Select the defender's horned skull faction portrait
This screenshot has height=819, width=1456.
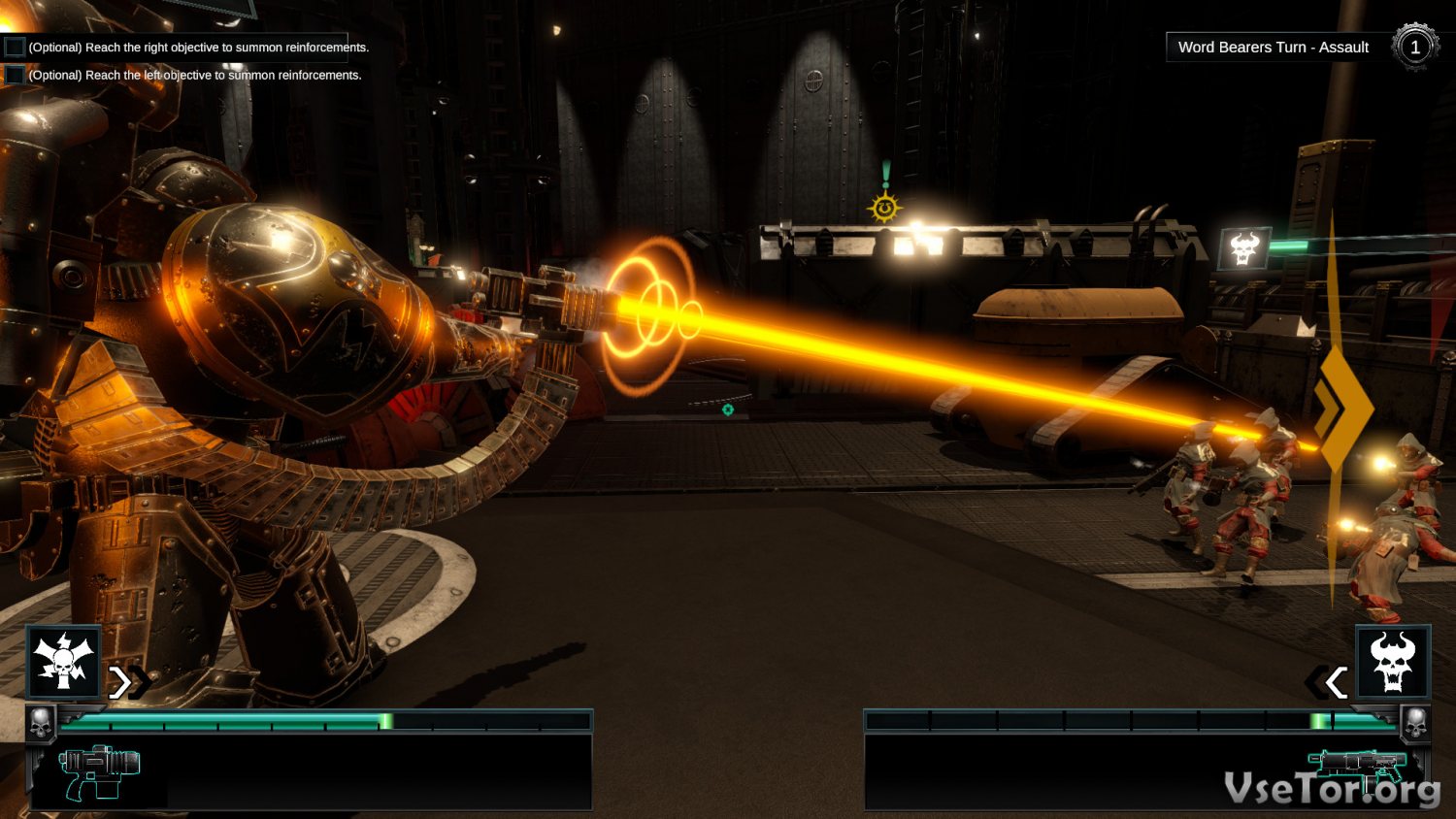point(1393,662)
